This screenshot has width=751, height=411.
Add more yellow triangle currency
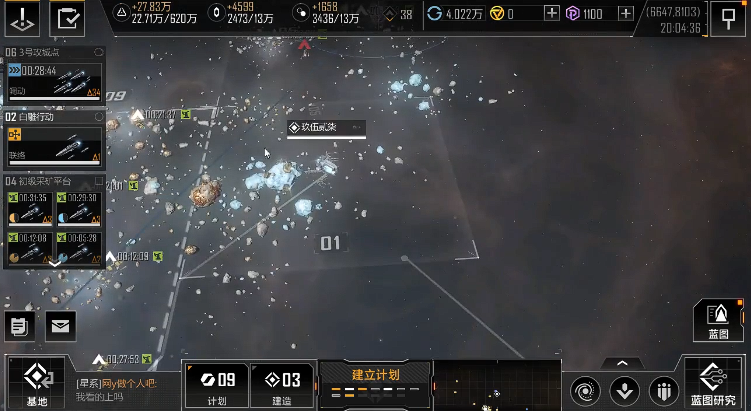[x=552, y=14]
